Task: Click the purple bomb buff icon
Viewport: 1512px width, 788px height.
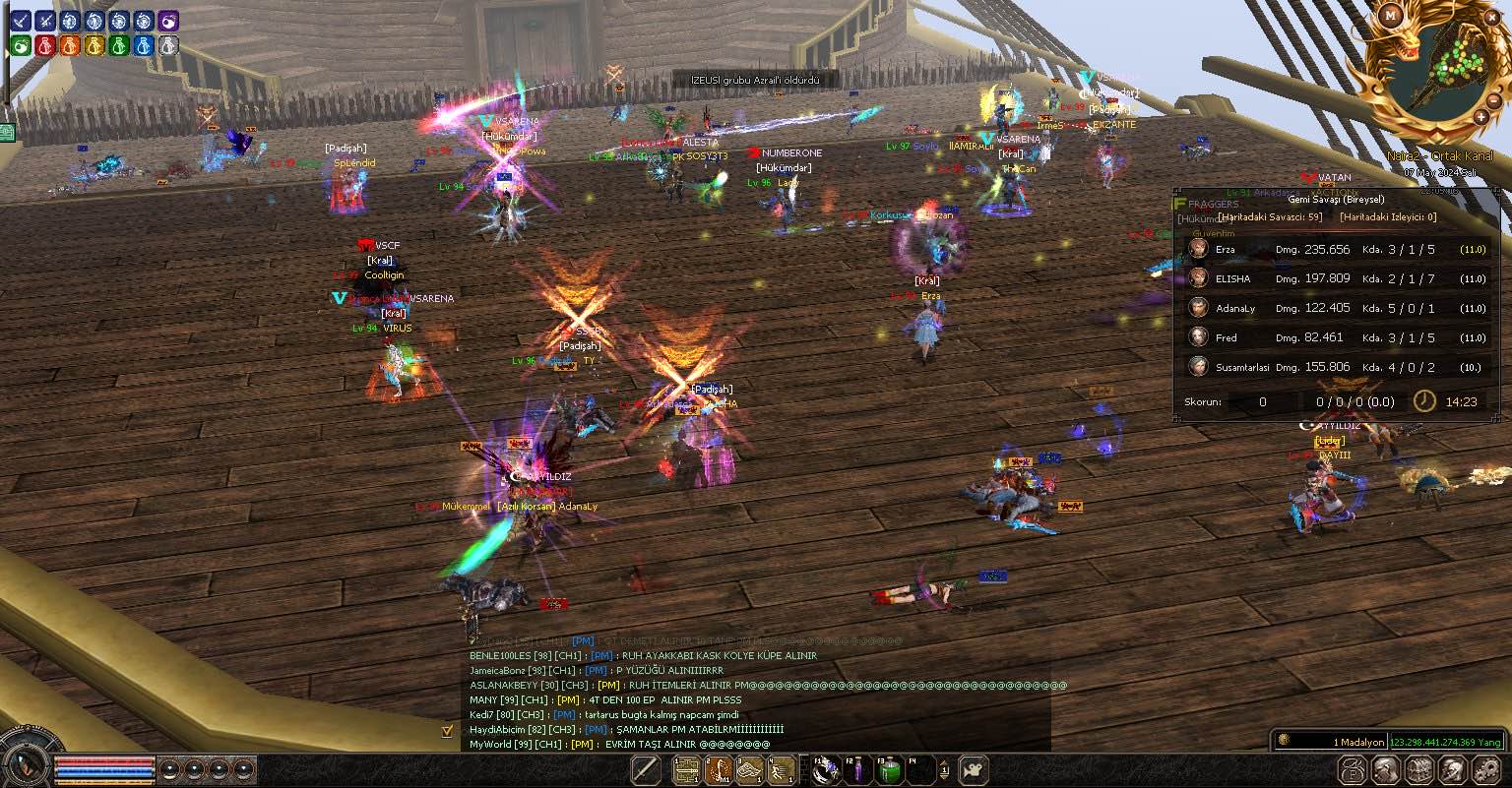Action: coord(168,21)
